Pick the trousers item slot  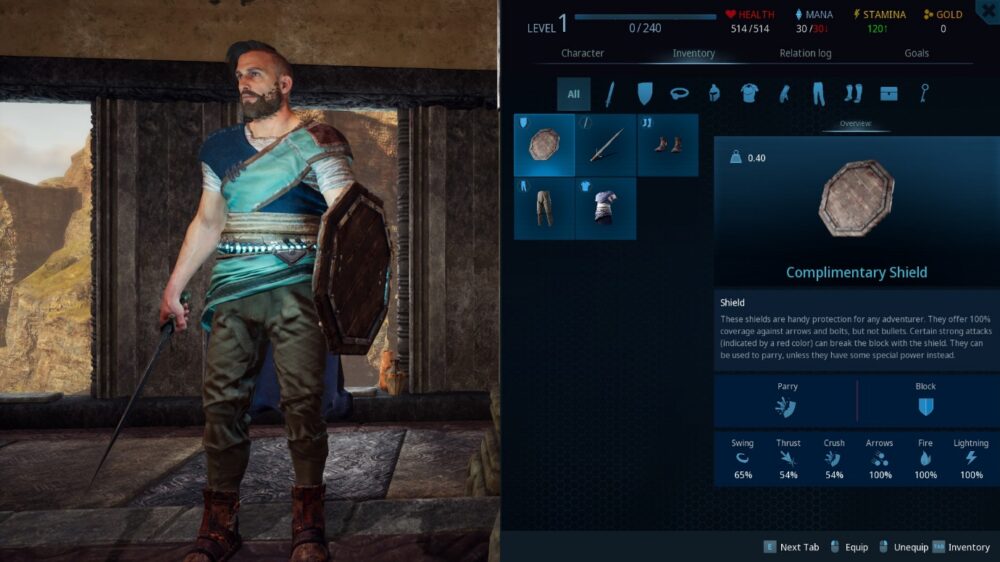pyautogui.click(x=544, y=208)
